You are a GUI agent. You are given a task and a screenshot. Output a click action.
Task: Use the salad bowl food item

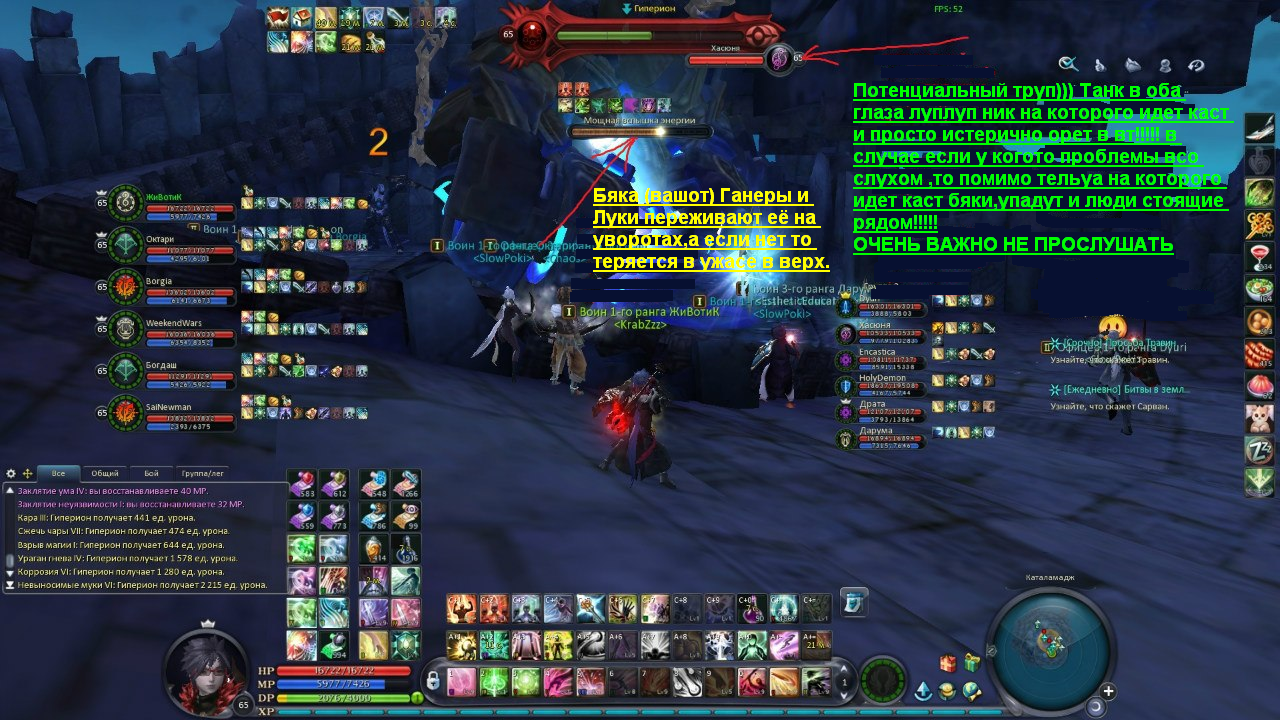[x=1259, y=289]
